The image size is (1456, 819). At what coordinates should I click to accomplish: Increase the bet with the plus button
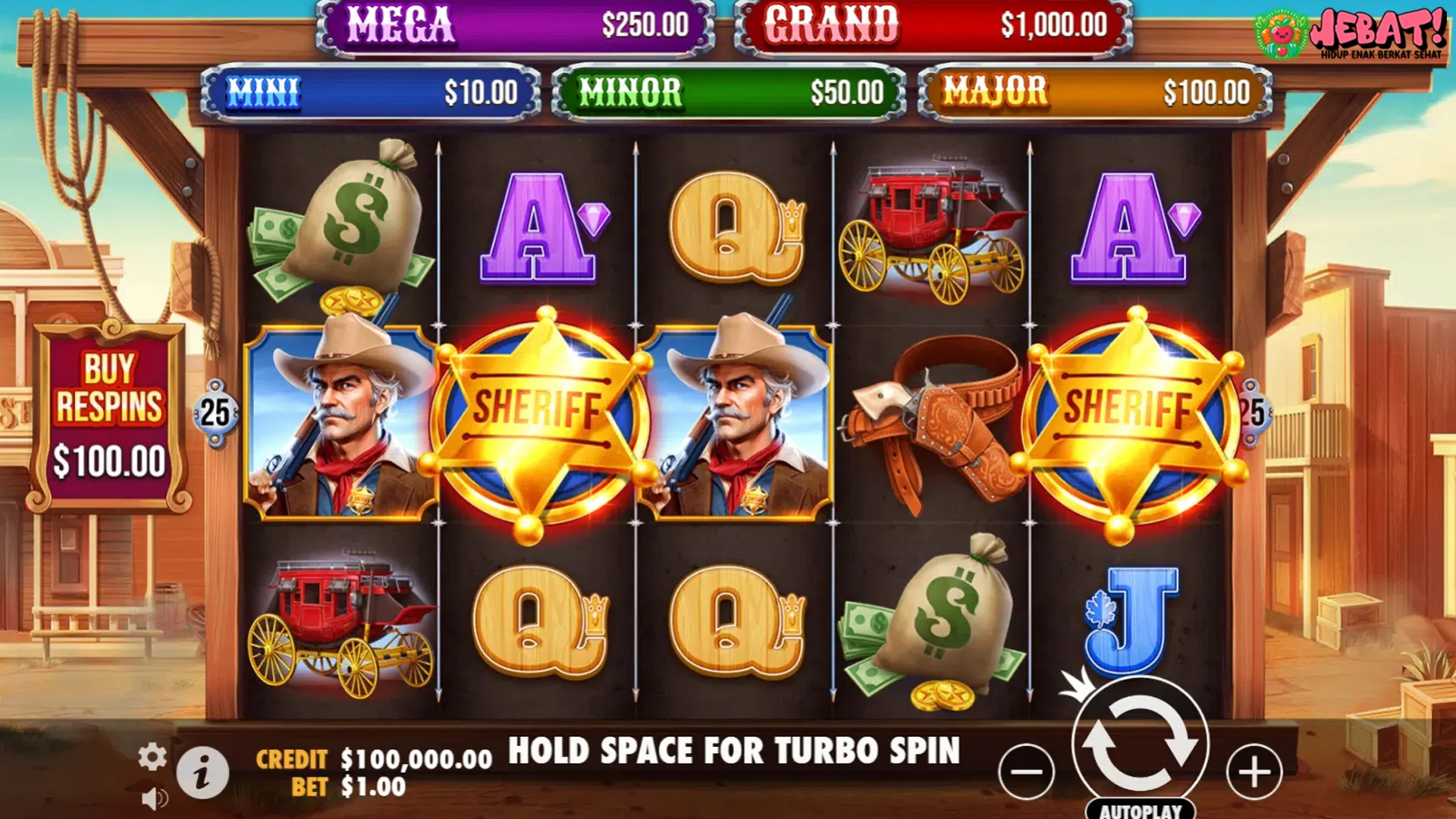click(x=1254, y=772)
